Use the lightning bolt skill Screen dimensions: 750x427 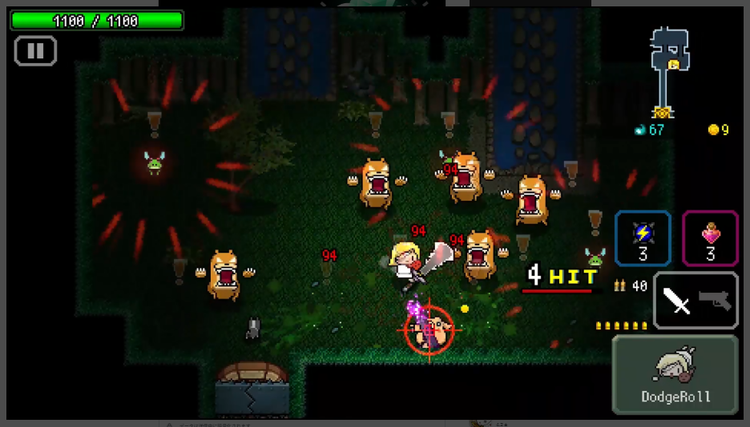pyautogui.click(x=642, y=238)
